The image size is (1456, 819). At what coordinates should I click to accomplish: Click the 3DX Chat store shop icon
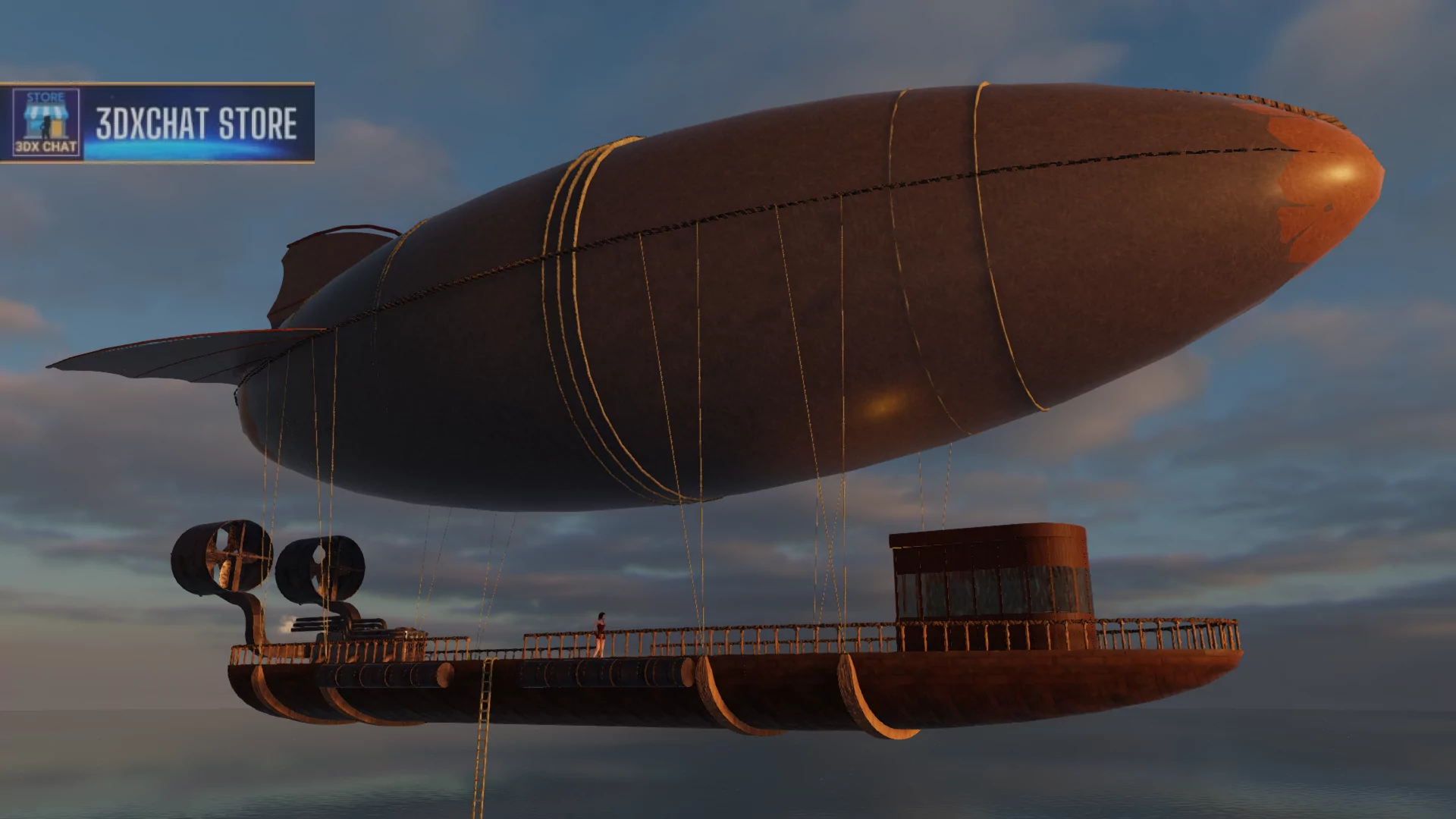[46, 122]
